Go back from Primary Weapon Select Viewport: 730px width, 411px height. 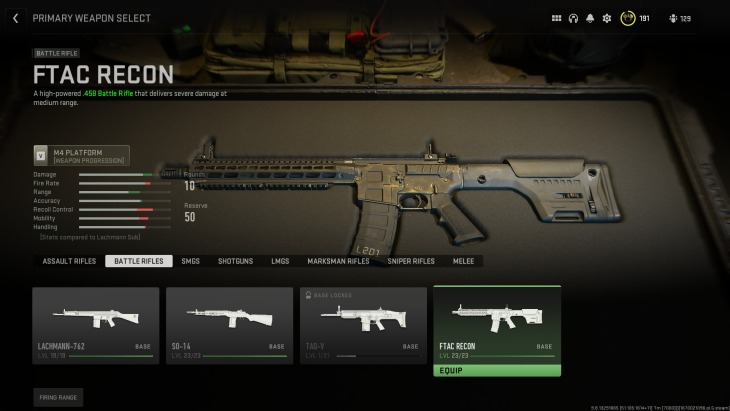15,18
